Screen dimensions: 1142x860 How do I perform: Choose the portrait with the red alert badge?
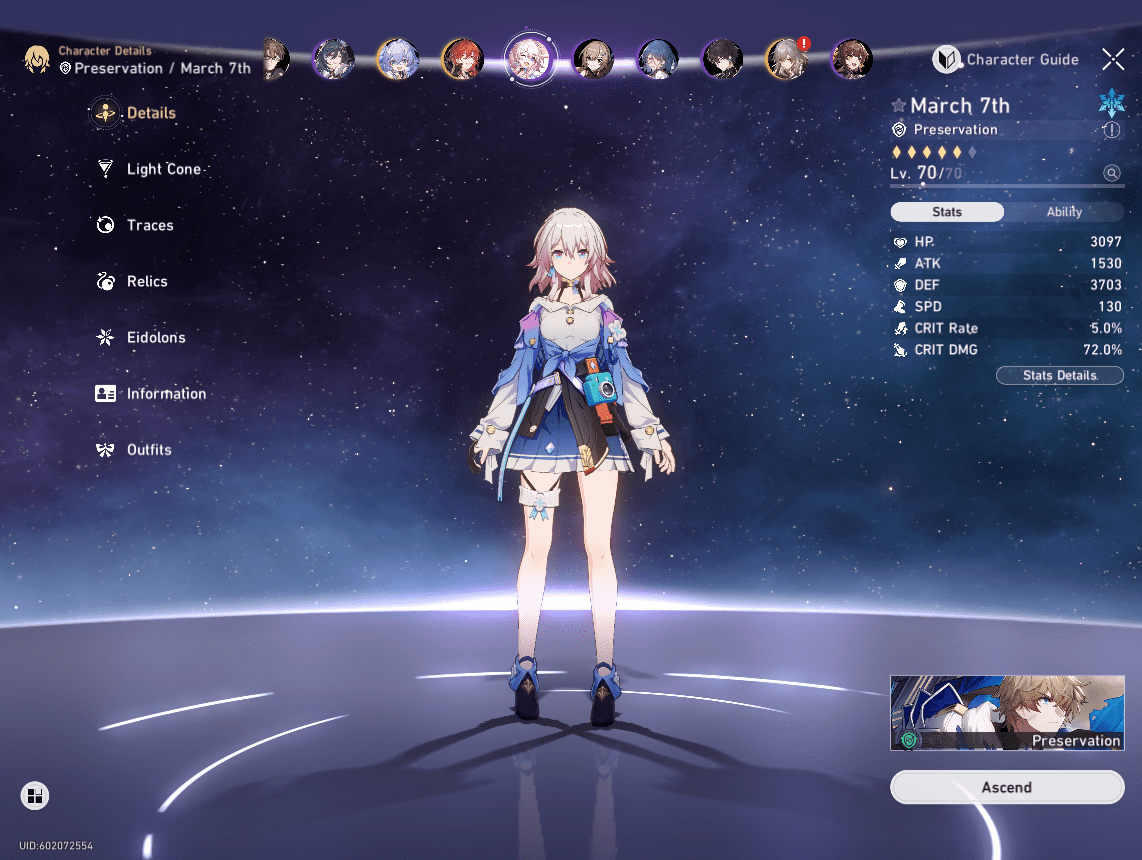tap(786, 59)
